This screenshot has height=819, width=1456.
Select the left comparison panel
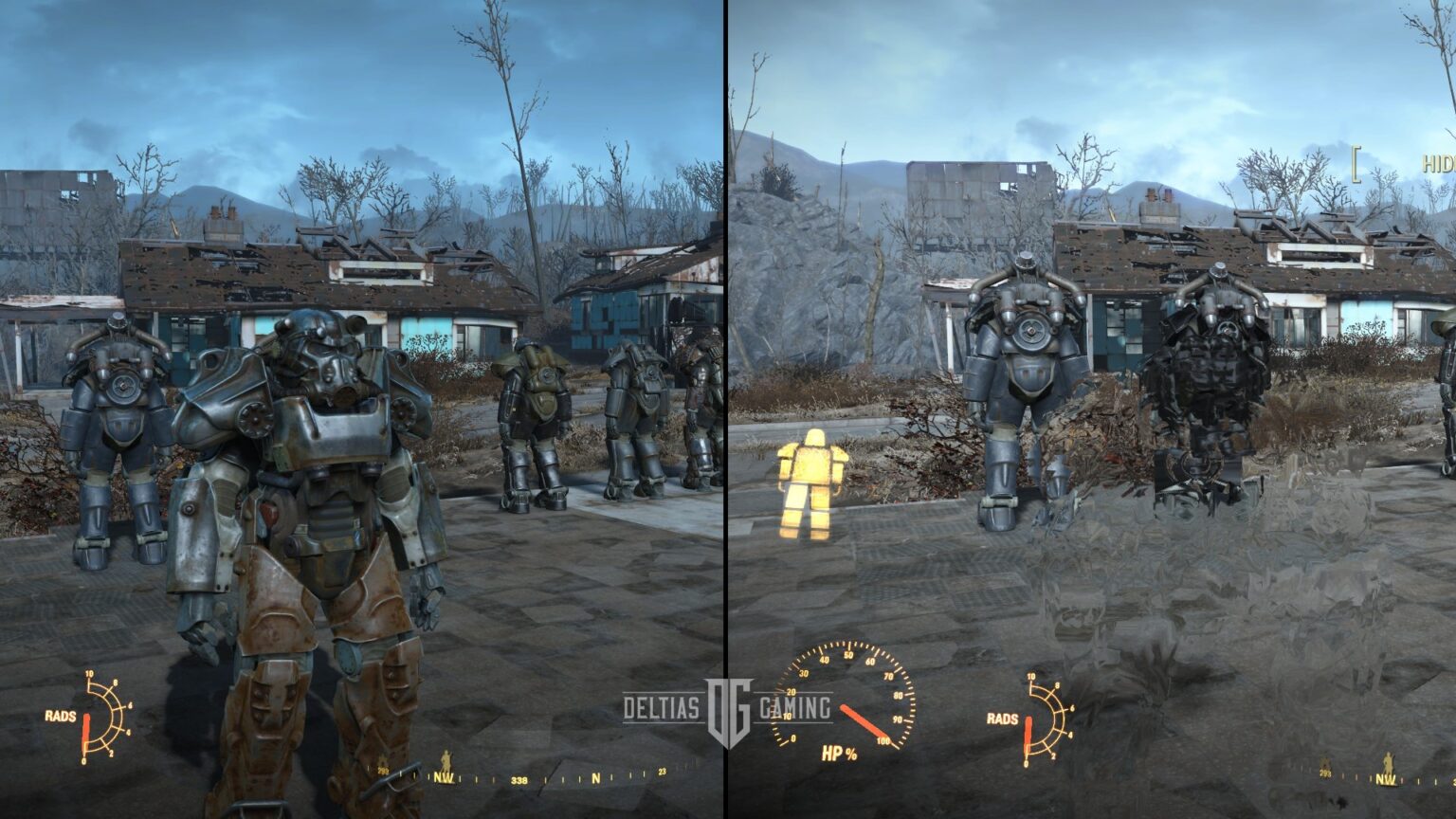pos(360,408)
